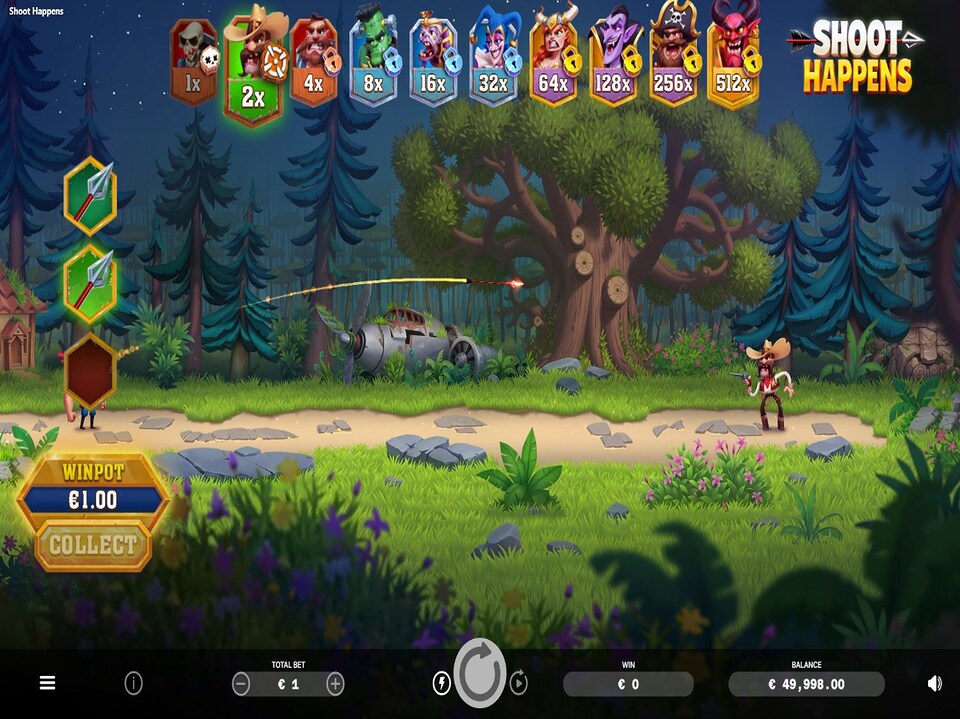The image size is (960, 719).
Task: Select the 256x pirate opponent card
Action: 673,59
